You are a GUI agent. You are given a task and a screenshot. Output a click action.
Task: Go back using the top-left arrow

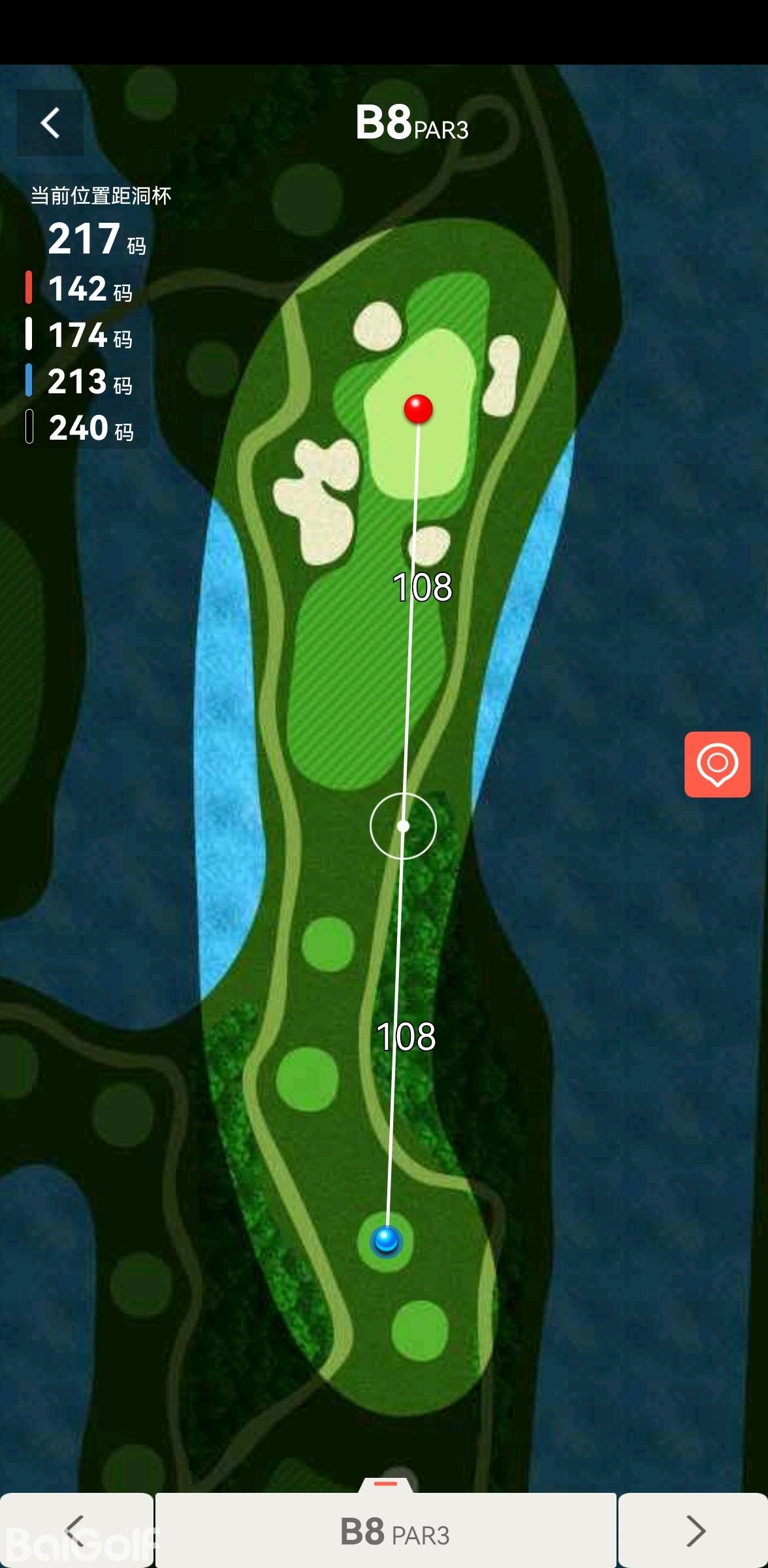[50, 123]
